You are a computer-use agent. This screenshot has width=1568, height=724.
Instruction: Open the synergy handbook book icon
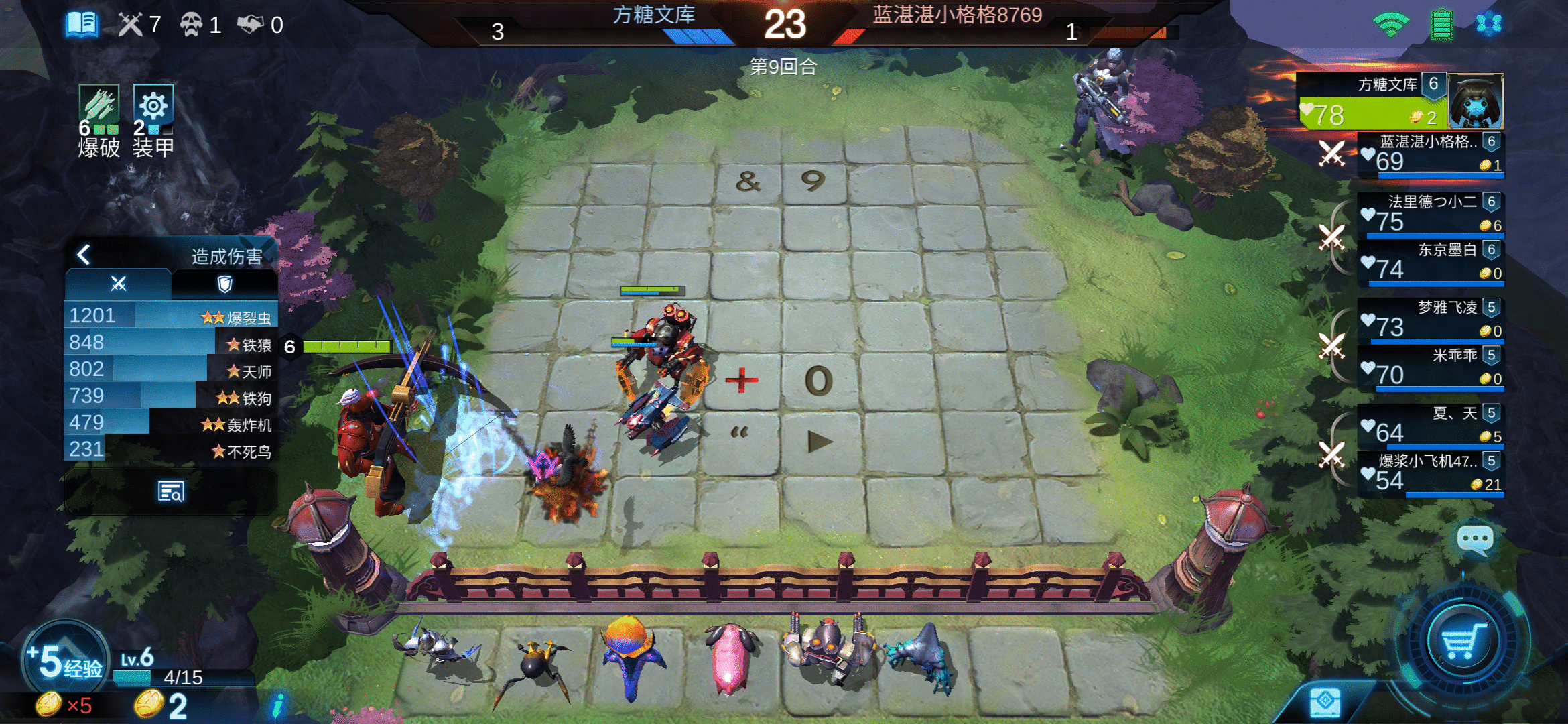pos(83,23)
